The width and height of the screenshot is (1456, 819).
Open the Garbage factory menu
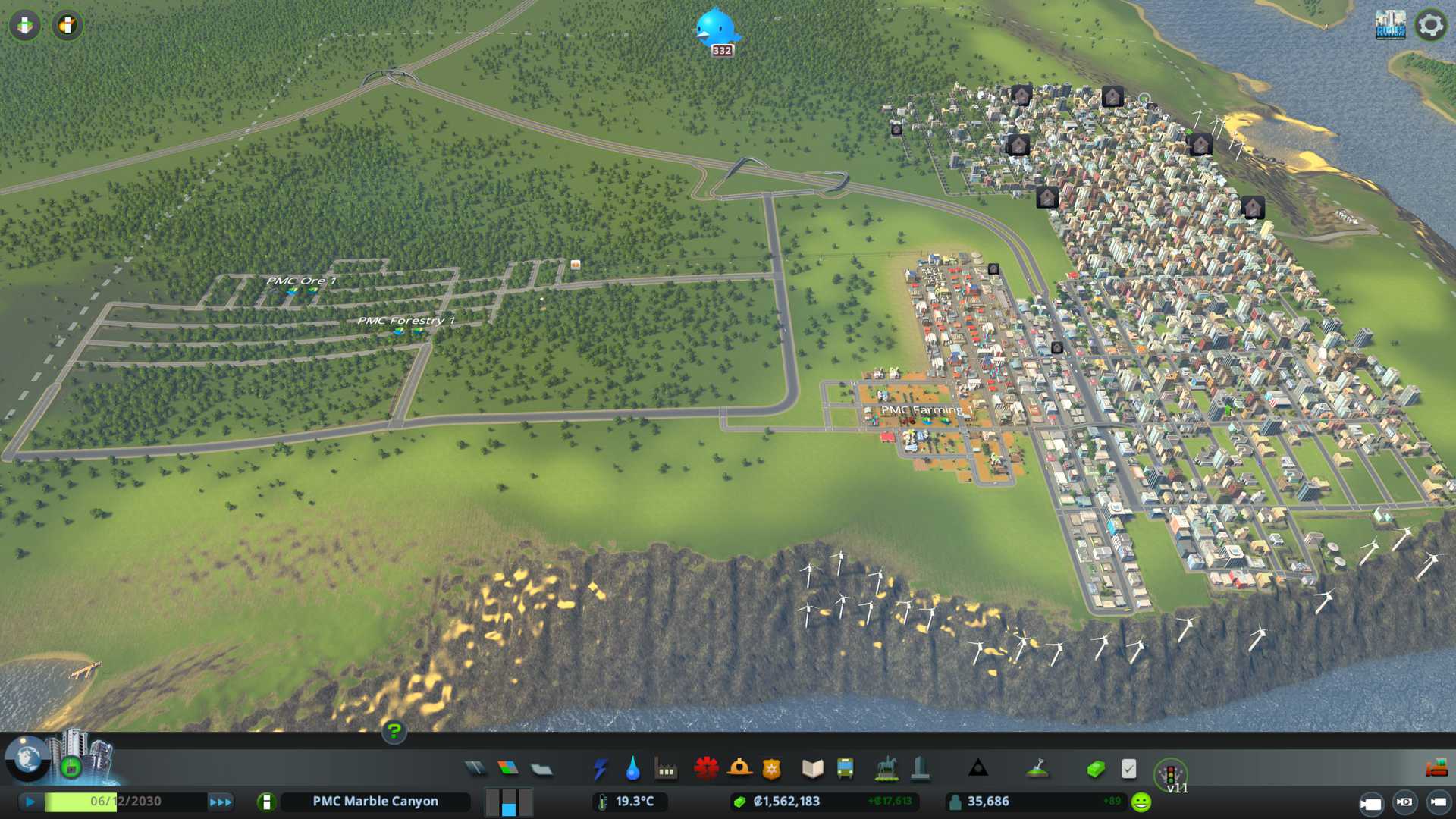(666, 769)
